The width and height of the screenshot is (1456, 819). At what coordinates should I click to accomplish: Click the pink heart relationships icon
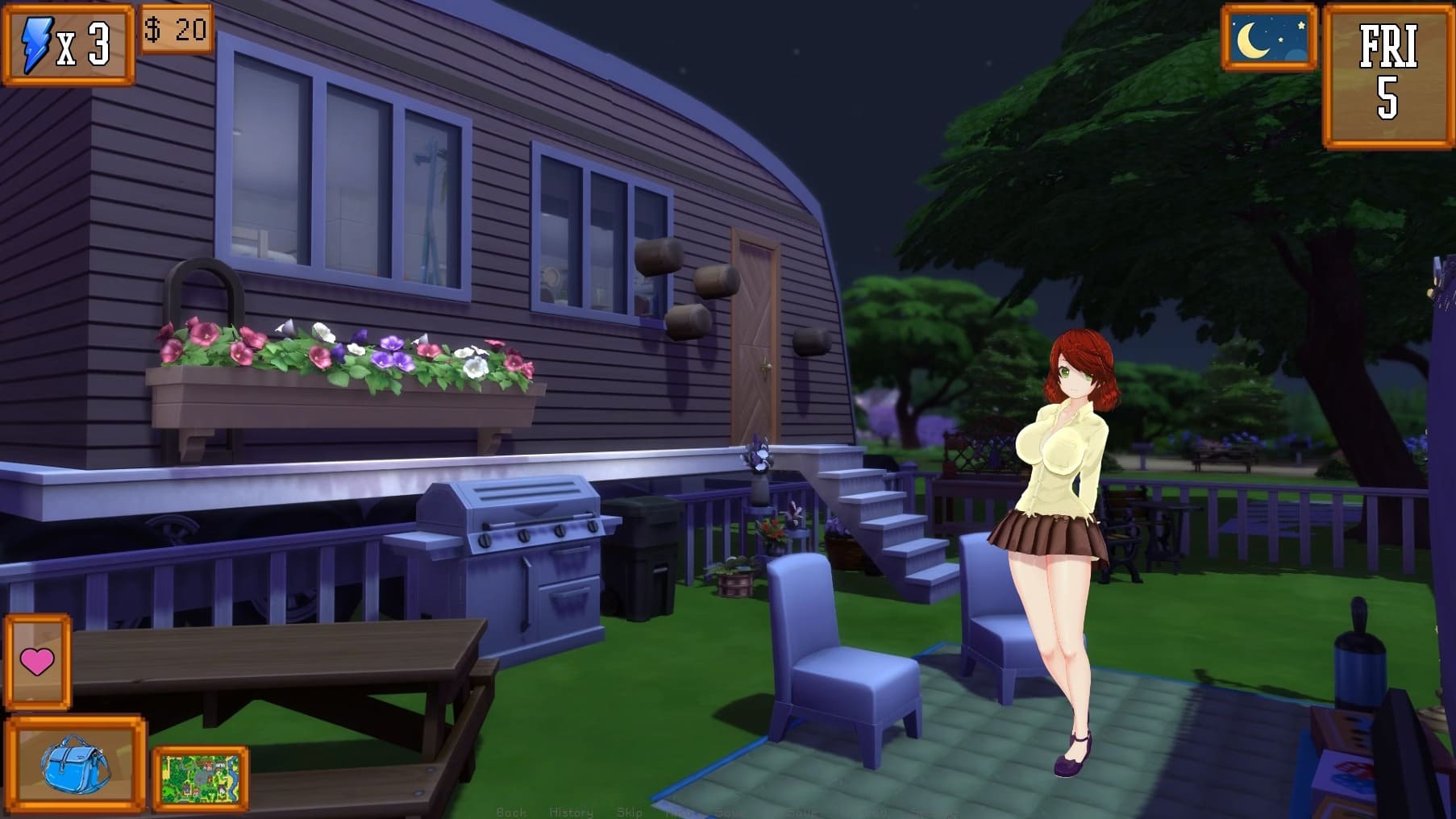click(37, 662)
